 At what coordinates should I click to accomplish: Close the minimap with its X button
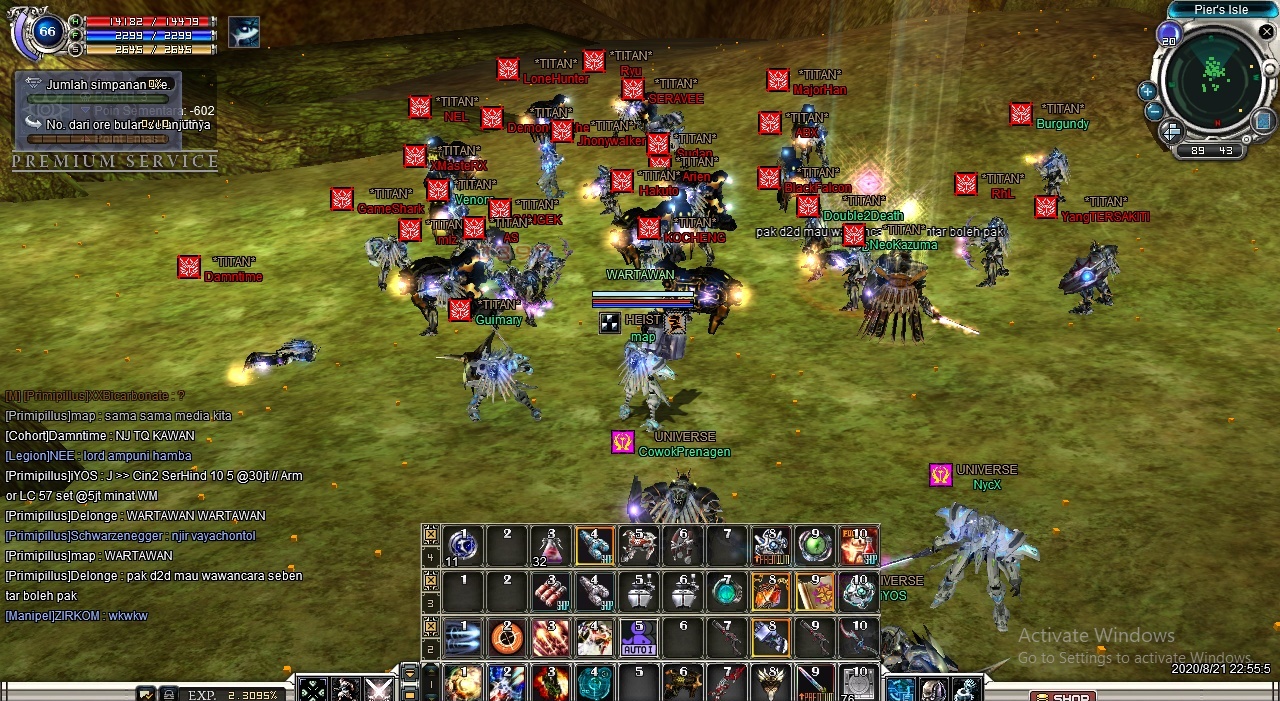point(1266,32)
